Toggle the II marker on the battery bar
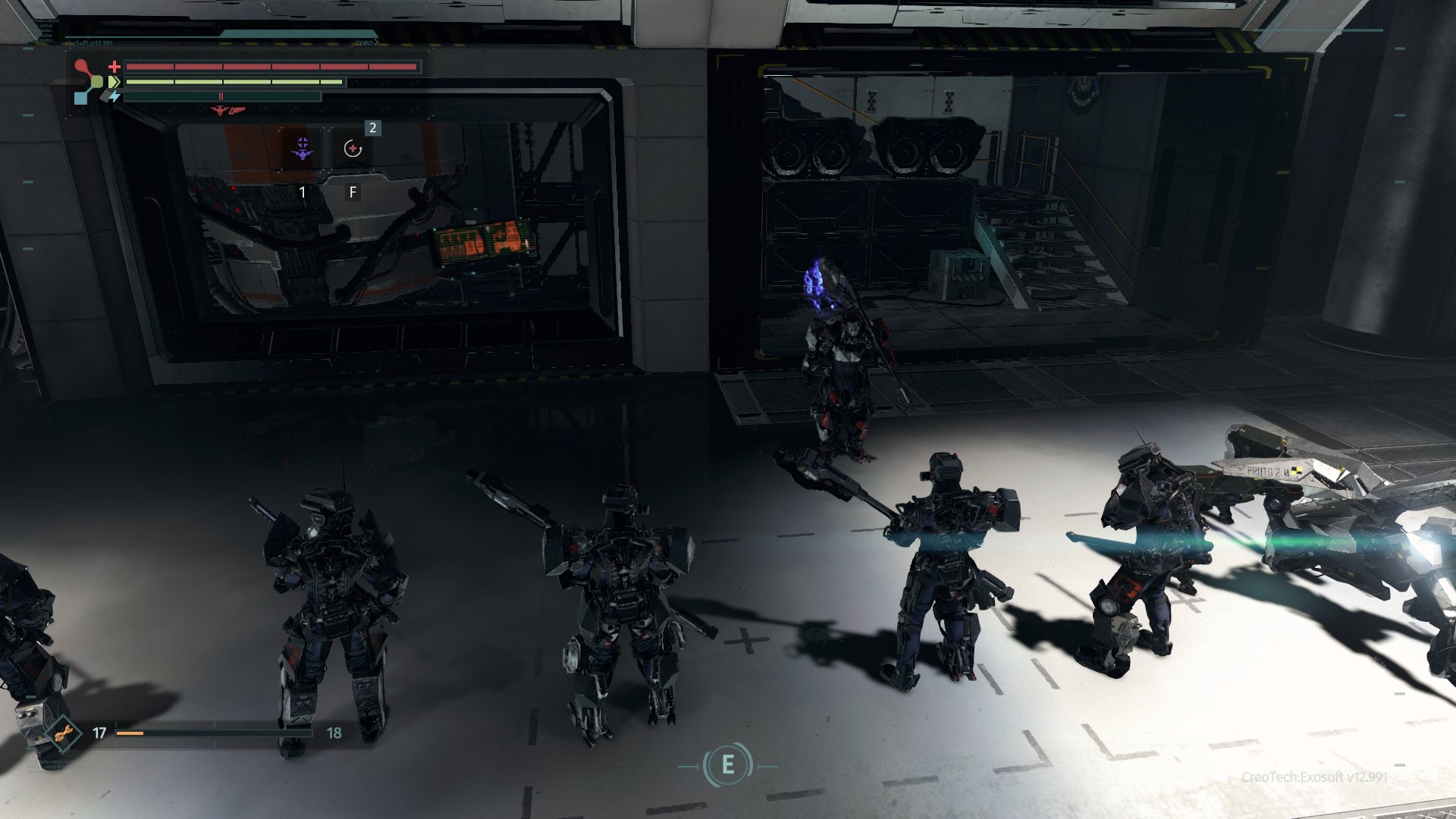1456x819 pixels. click(221, 96)
